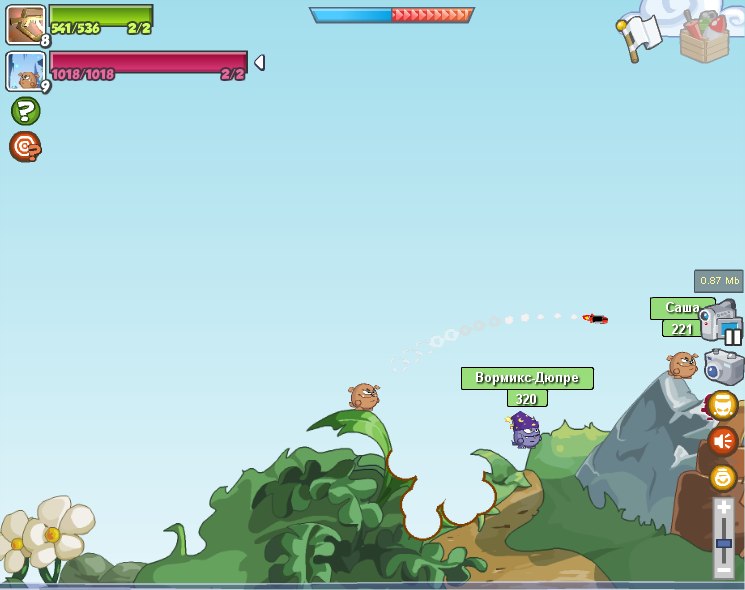The image size is (745, 590).
Task: Select the first team's hammer avatar
Action: 25,25
